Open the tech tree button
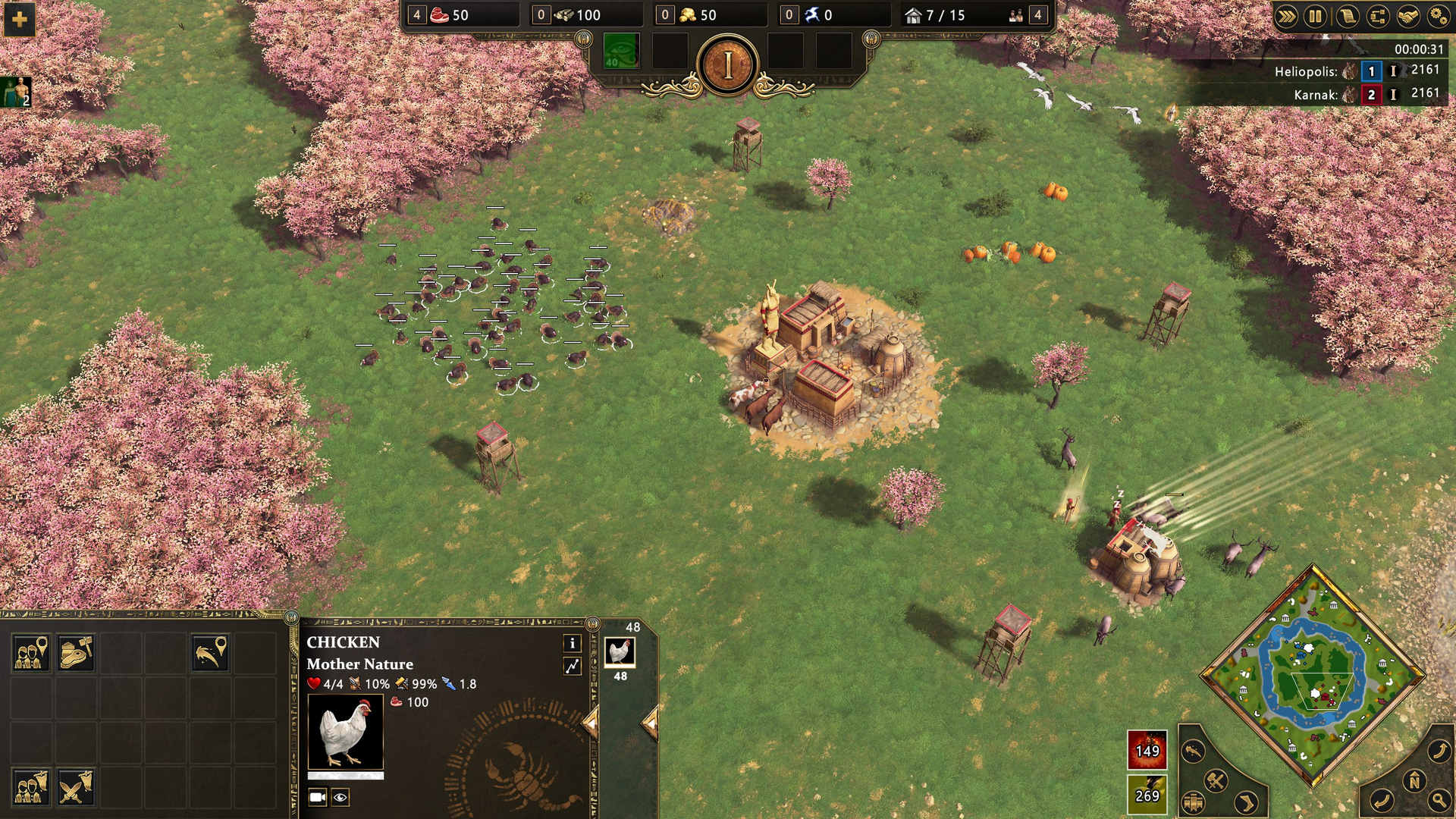The image size is (1456, 819). [1378, 16]
